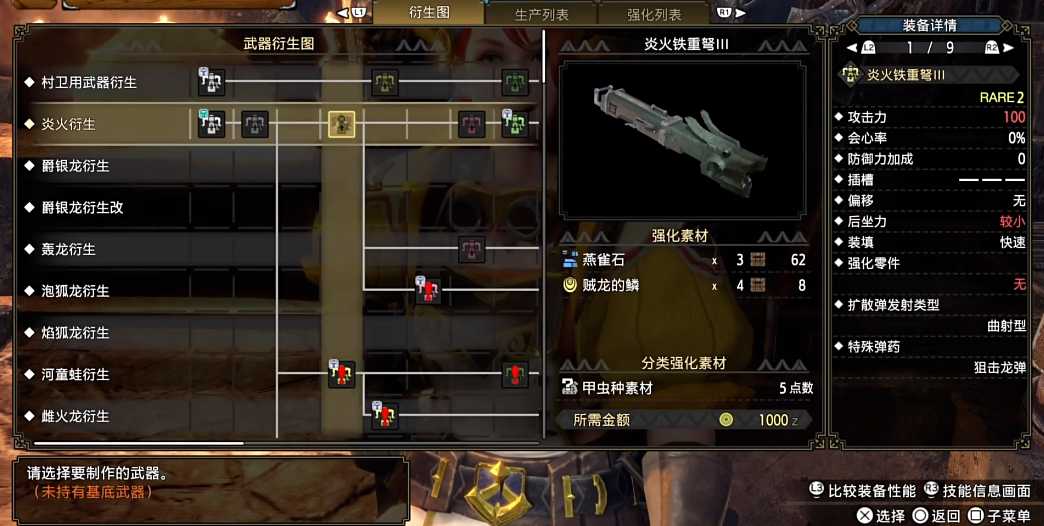Switch to the 强化列表 tab

[x=654, y=15]
